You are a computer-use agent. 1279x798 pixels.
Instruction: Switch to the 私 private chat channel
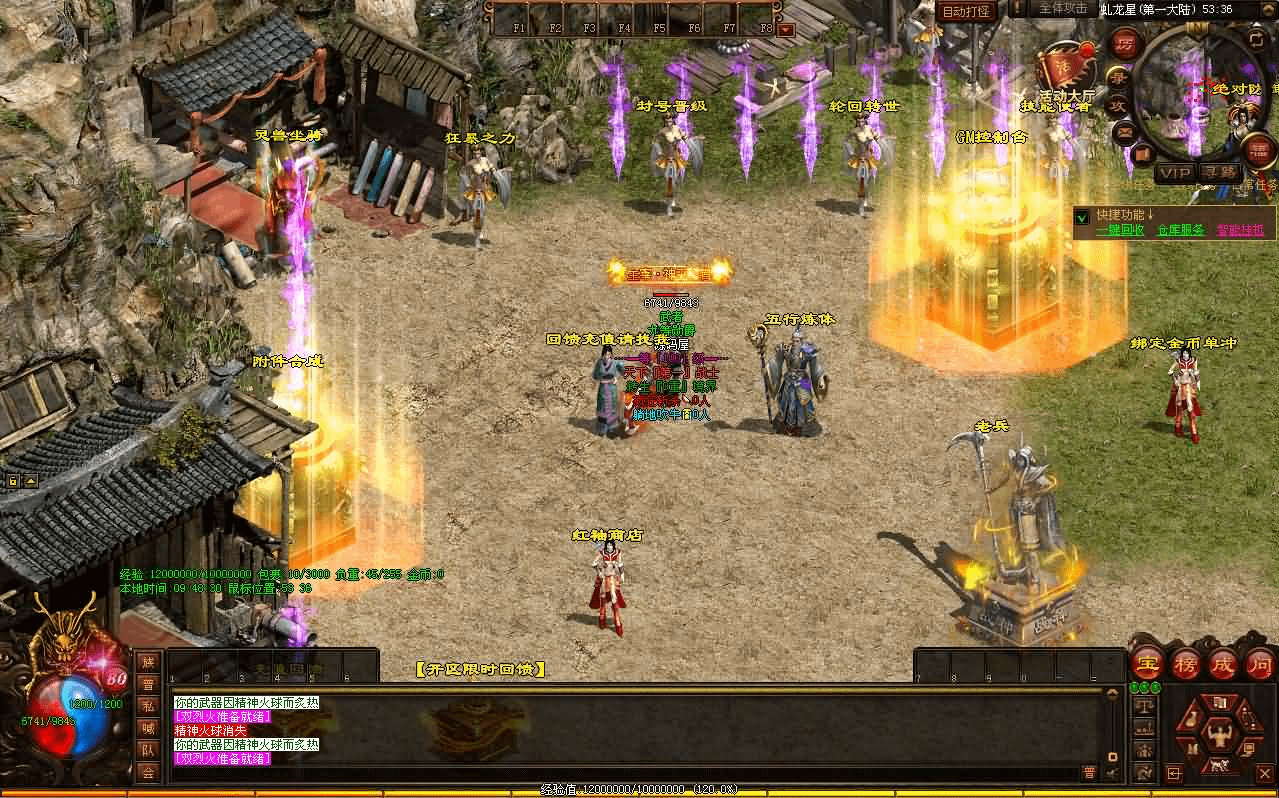148,705
